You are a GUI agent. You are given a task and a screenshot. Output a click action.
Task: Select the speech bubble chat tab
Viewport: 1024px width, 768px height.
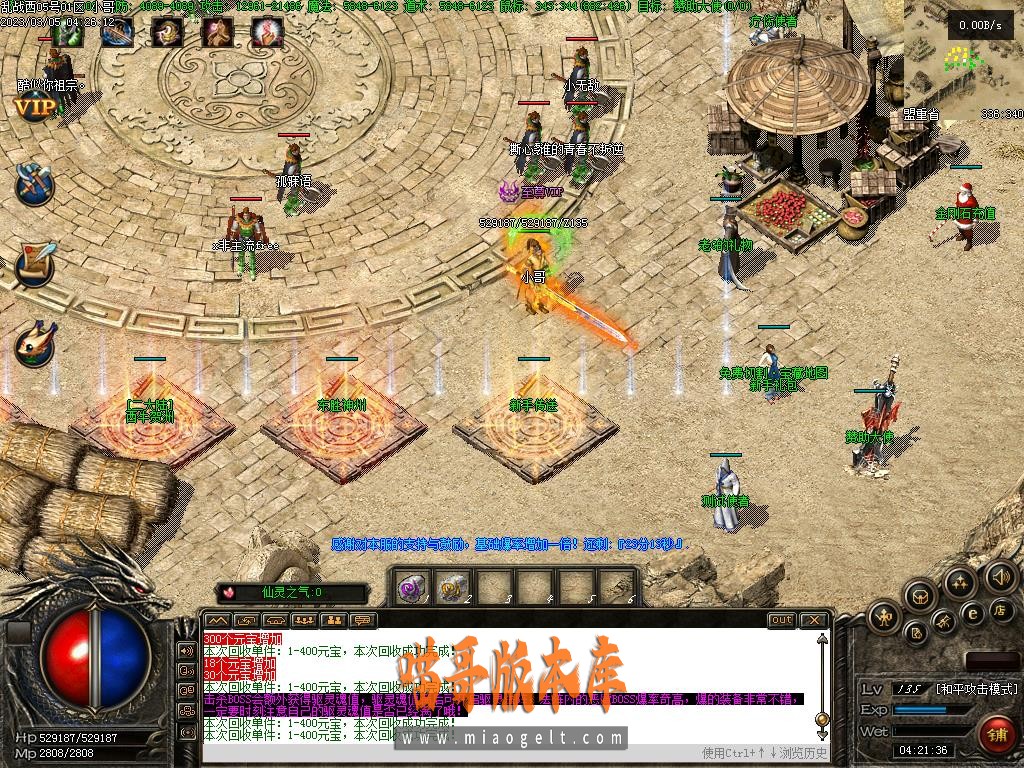click(362, 620)
